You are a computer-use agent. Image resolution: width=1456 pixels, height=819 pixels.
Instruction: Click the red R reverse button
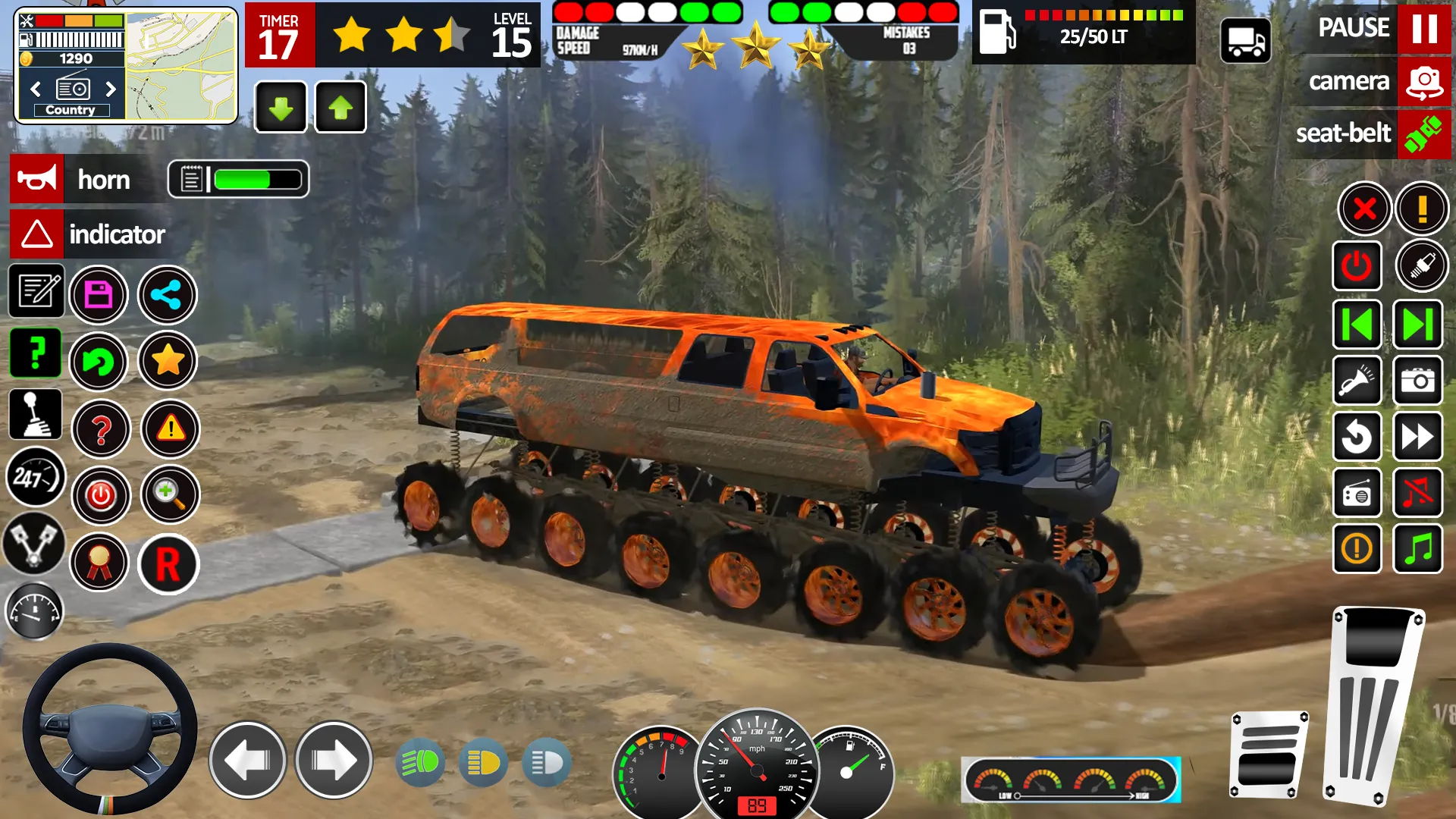pos(168,564)
